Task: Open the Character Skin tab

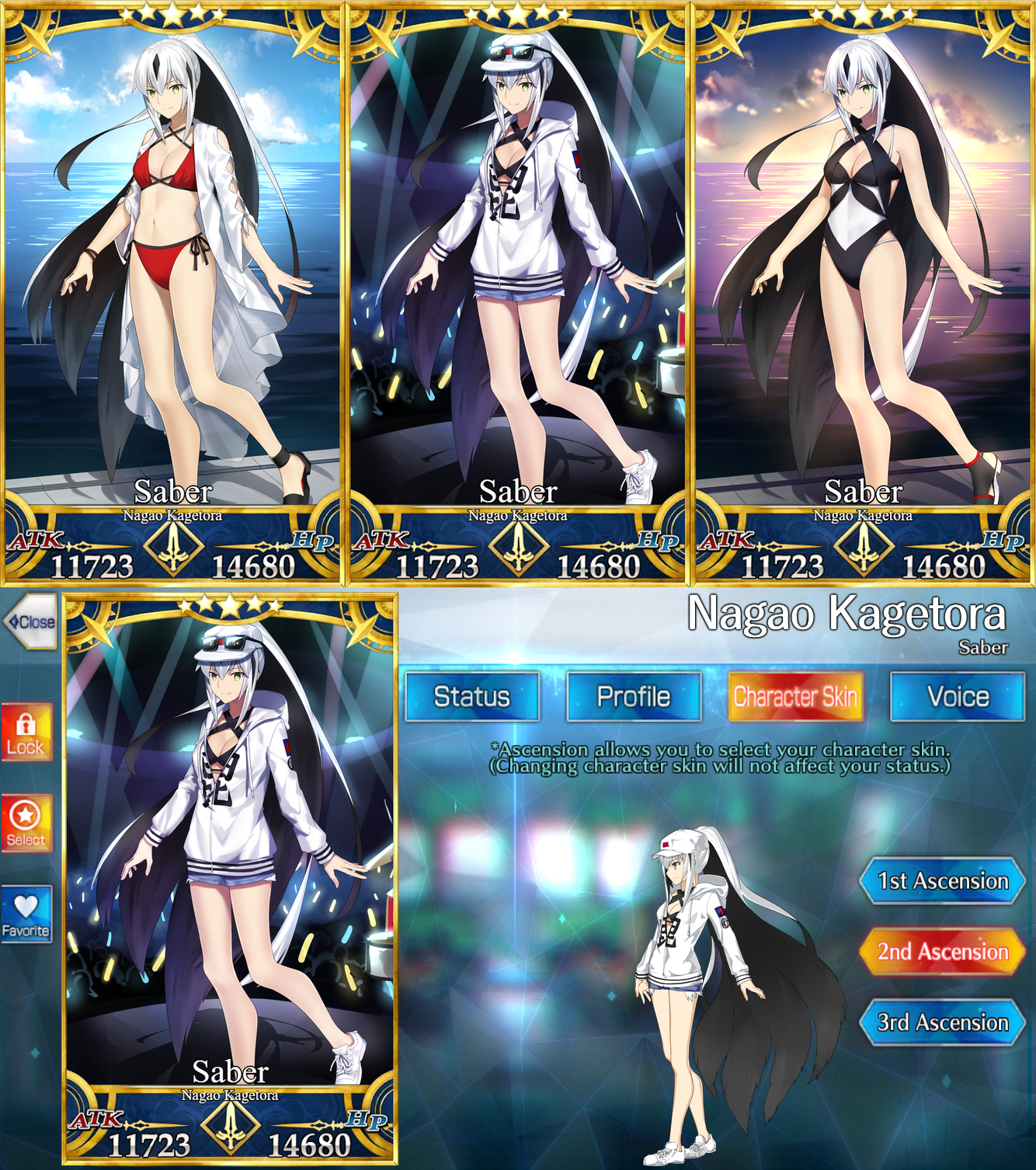Action: point(795,697)
